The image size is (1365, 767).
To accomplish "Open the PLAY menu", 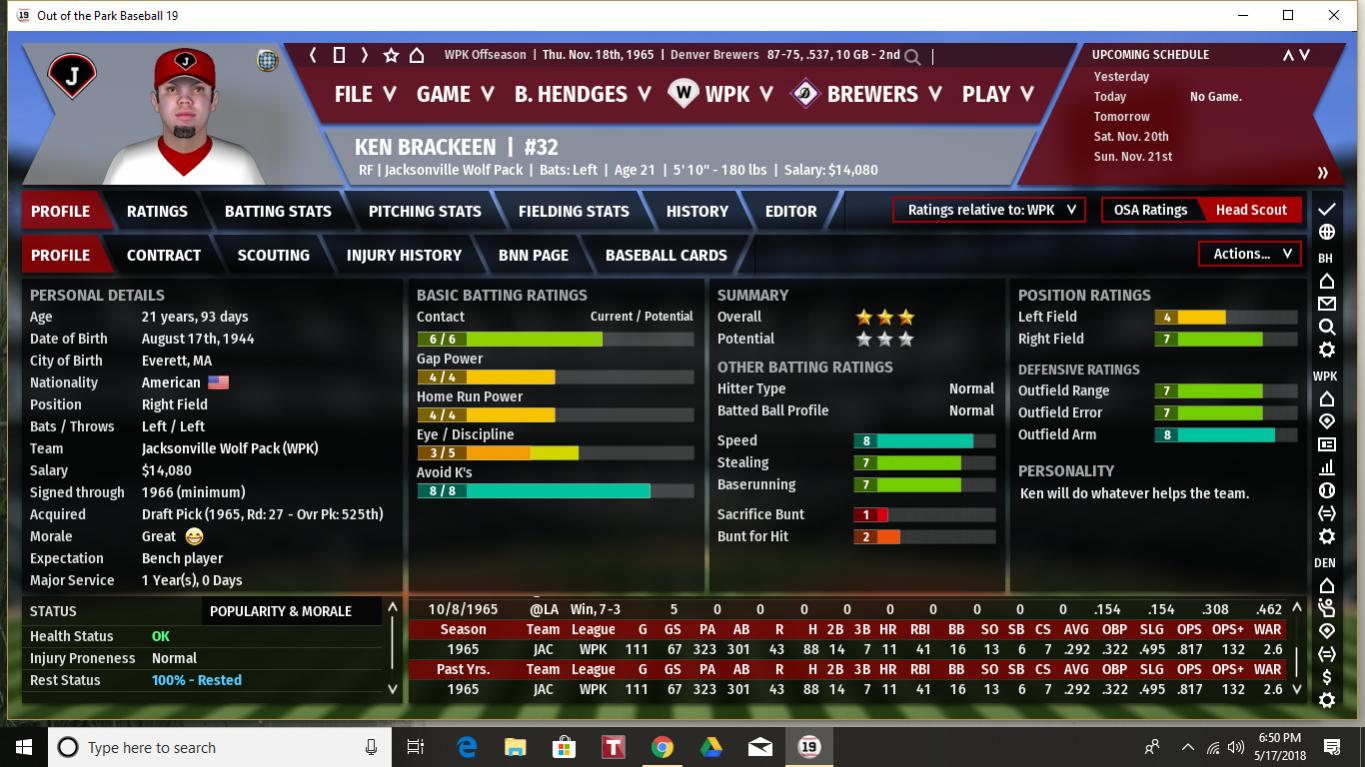I will 997,94.
